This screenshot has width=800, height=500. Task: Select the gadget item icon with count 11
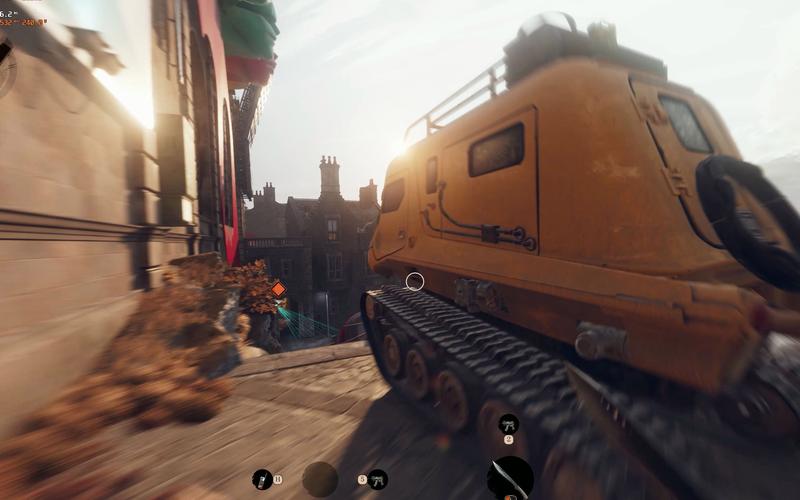point(262,479)
